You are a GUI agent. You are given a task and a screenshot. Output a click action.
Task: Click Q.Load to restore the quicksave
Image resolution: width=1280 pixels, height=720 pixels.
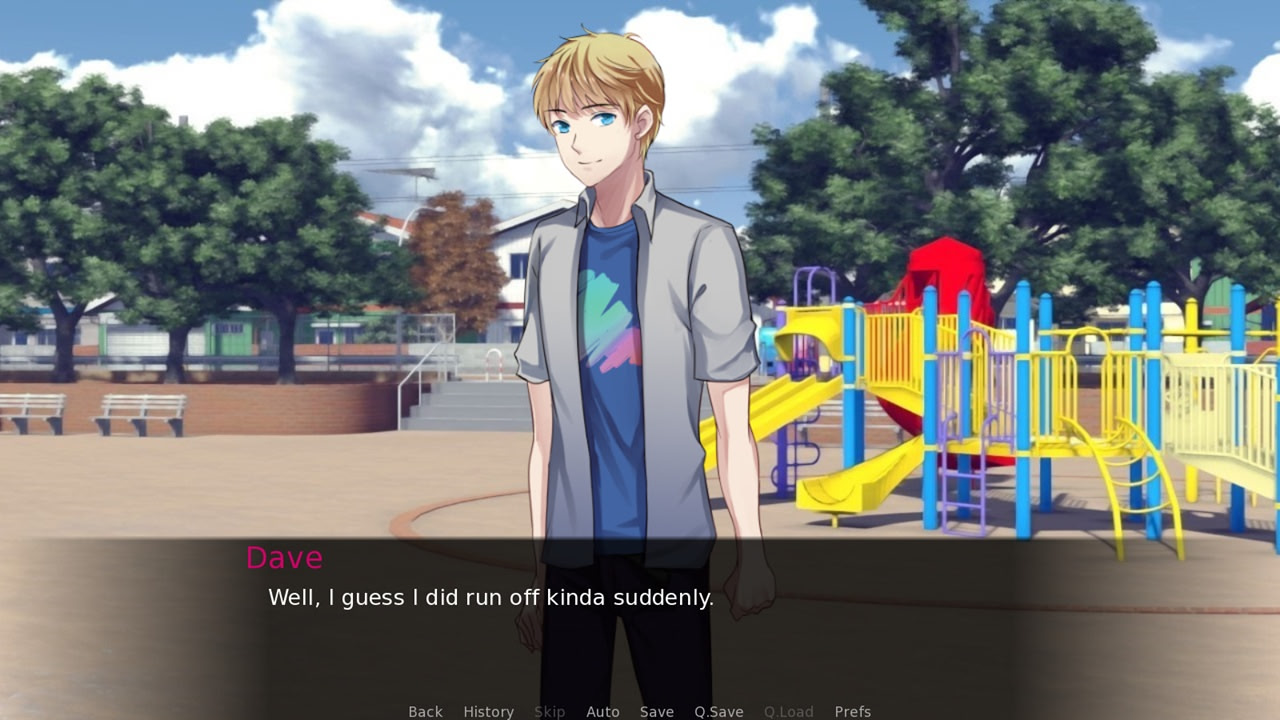[787, 711]
